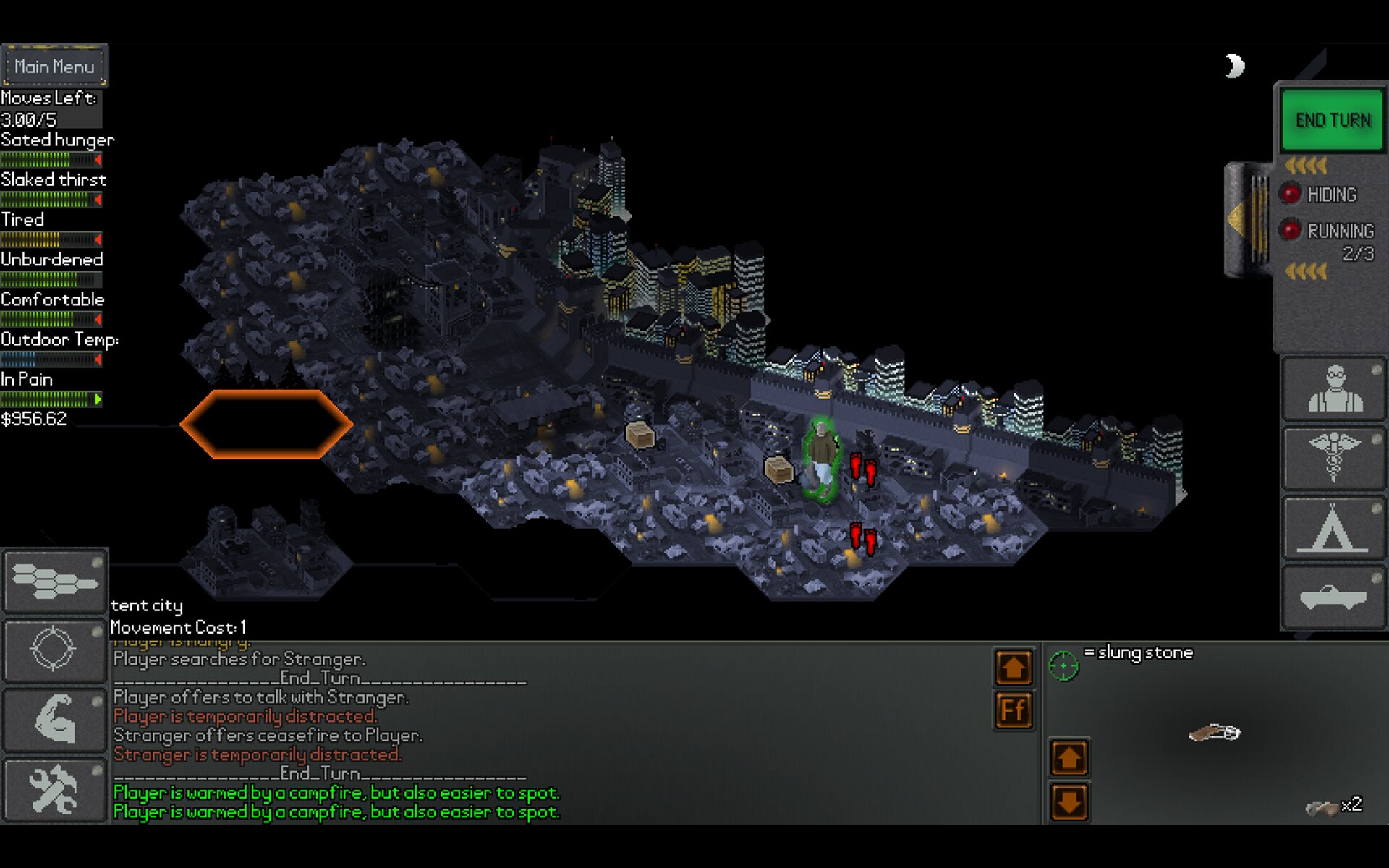The image size is (1389, 868).
Task: Select the green slung stone target icon
Action: (x=1063, y=665)
